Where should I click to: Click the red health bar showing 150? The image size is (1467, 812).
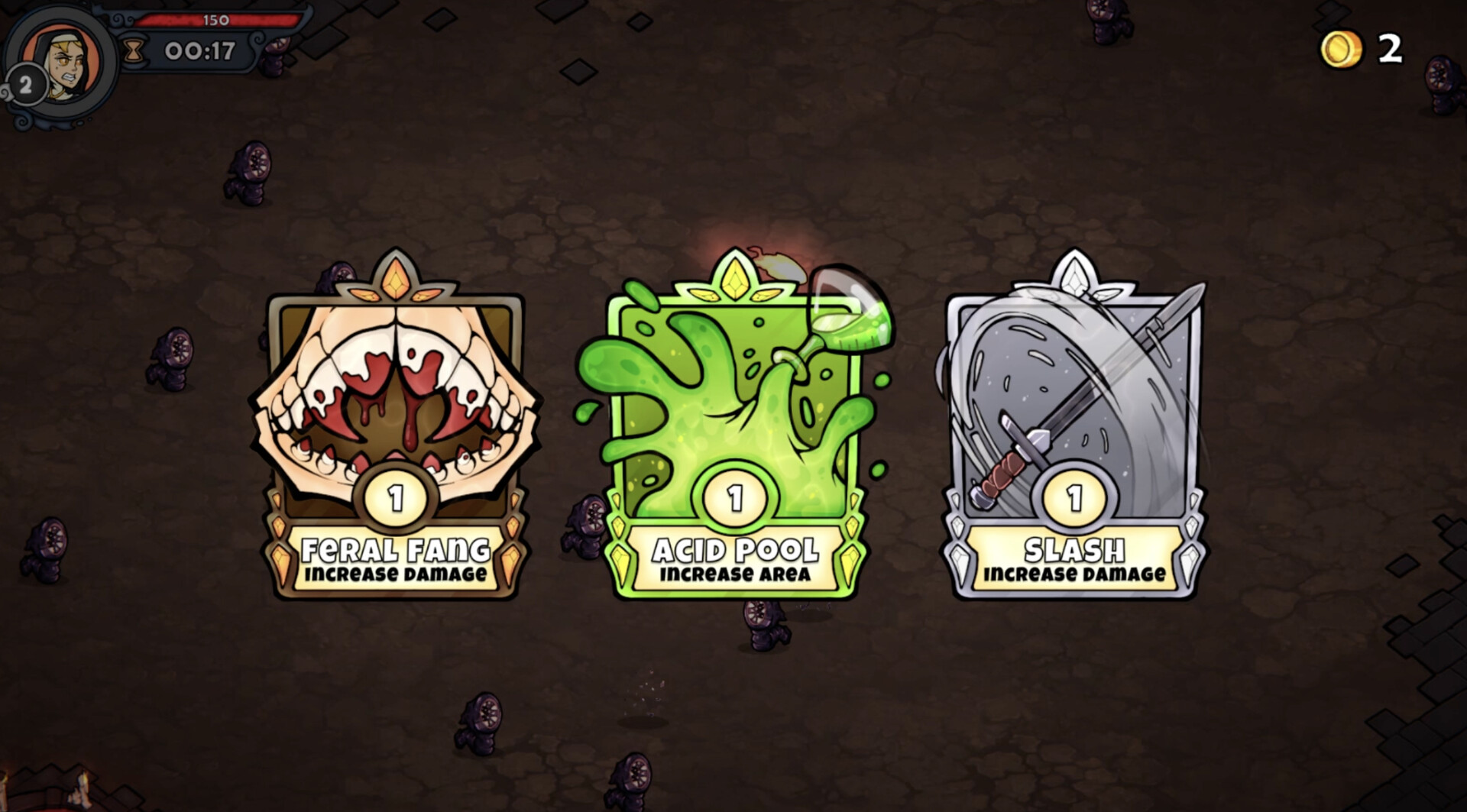coord(218,21)
